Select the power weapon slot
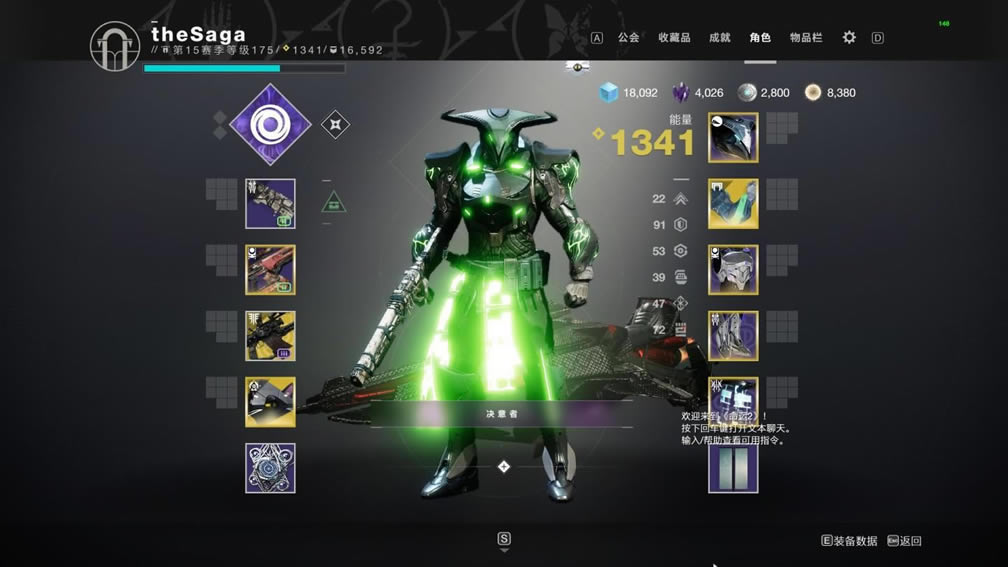 [270, 336]
